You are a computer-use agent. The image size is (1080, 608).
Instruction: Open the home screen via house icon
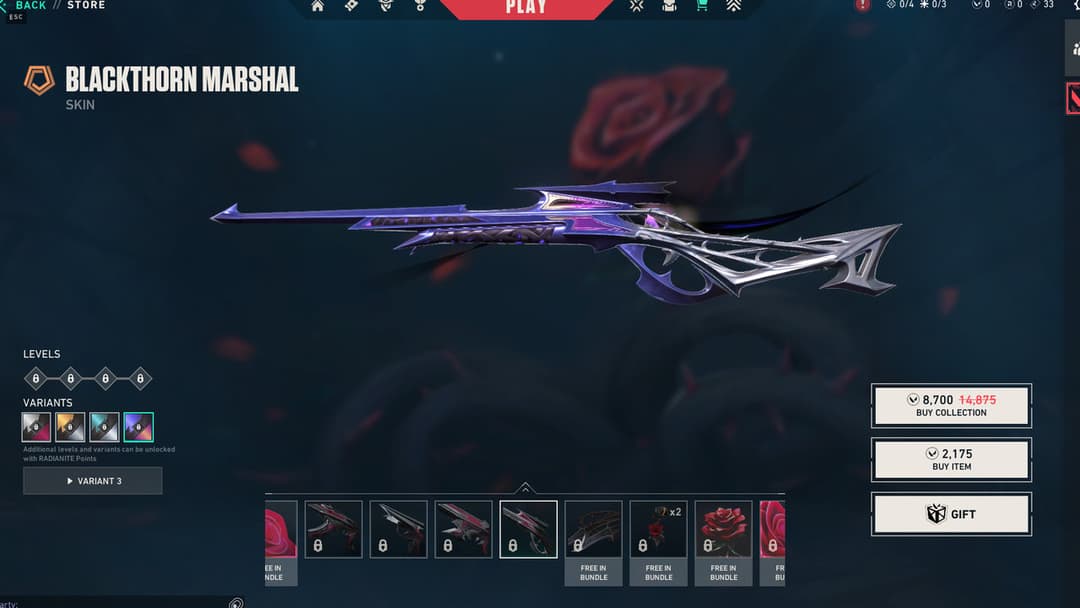(x=318, y=6)
